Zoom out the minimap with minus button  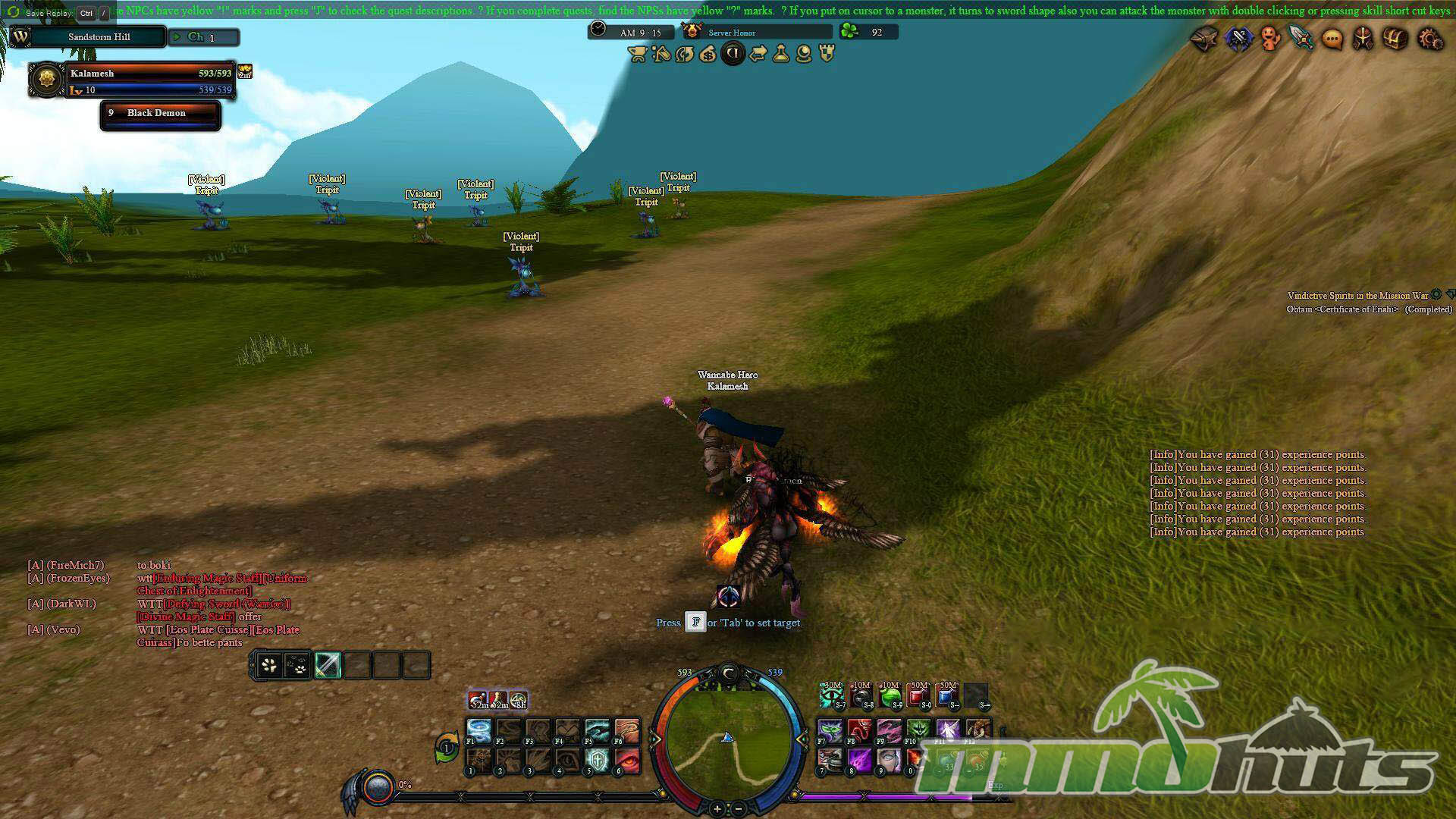point(739,809)
